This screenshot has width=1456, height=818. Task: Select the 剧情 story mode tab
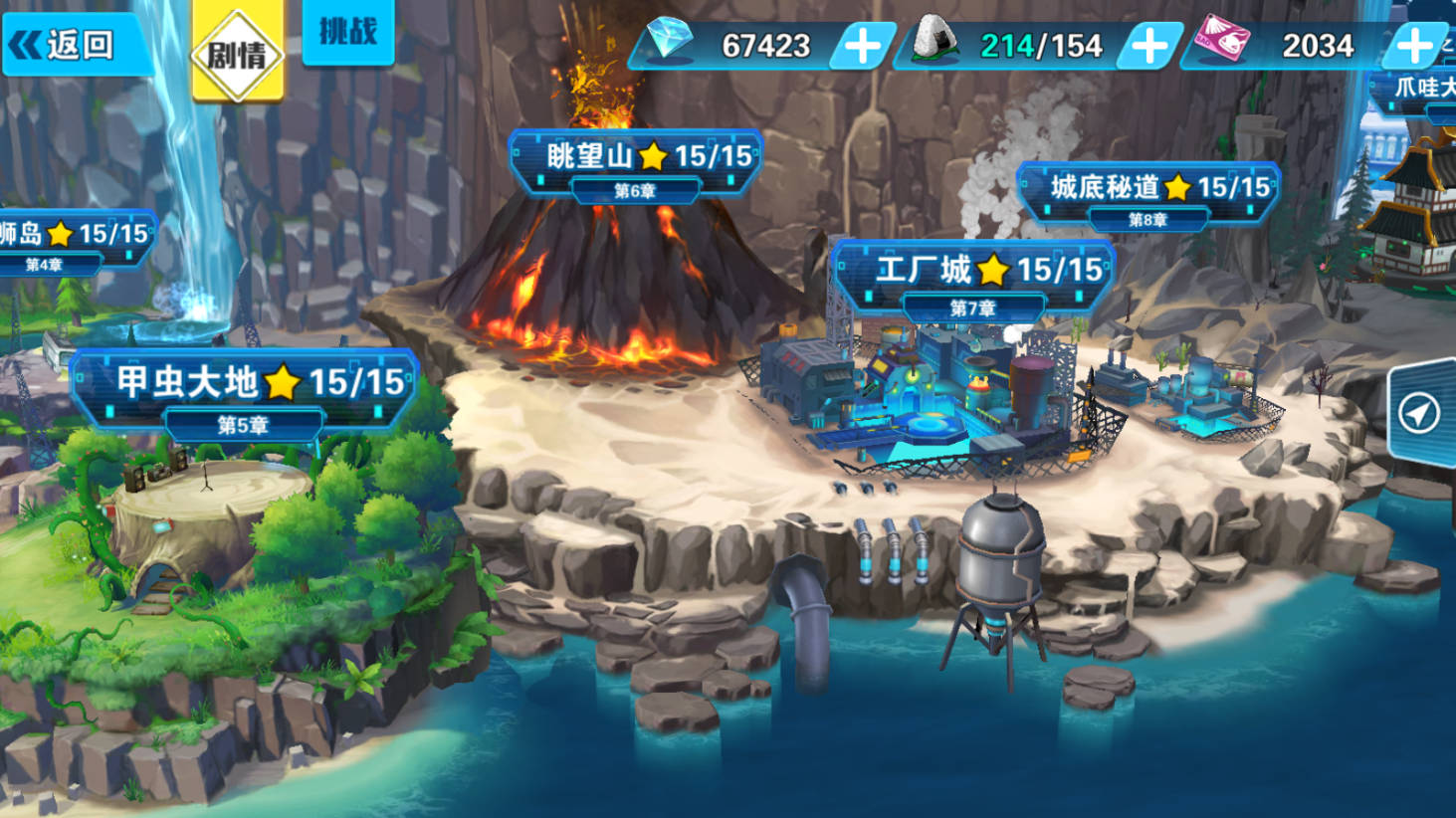click(237, 53)
